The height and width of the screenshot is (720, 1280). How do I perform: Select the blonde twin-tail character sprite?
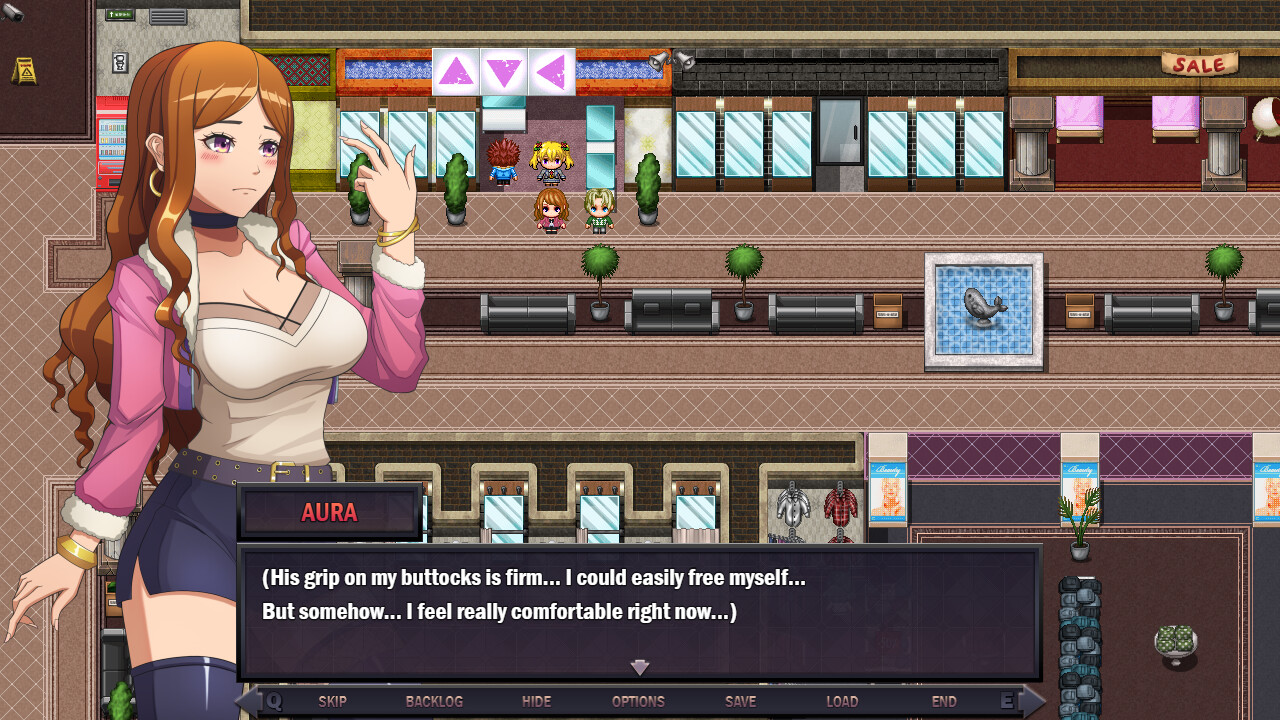[x=549, y=165]
